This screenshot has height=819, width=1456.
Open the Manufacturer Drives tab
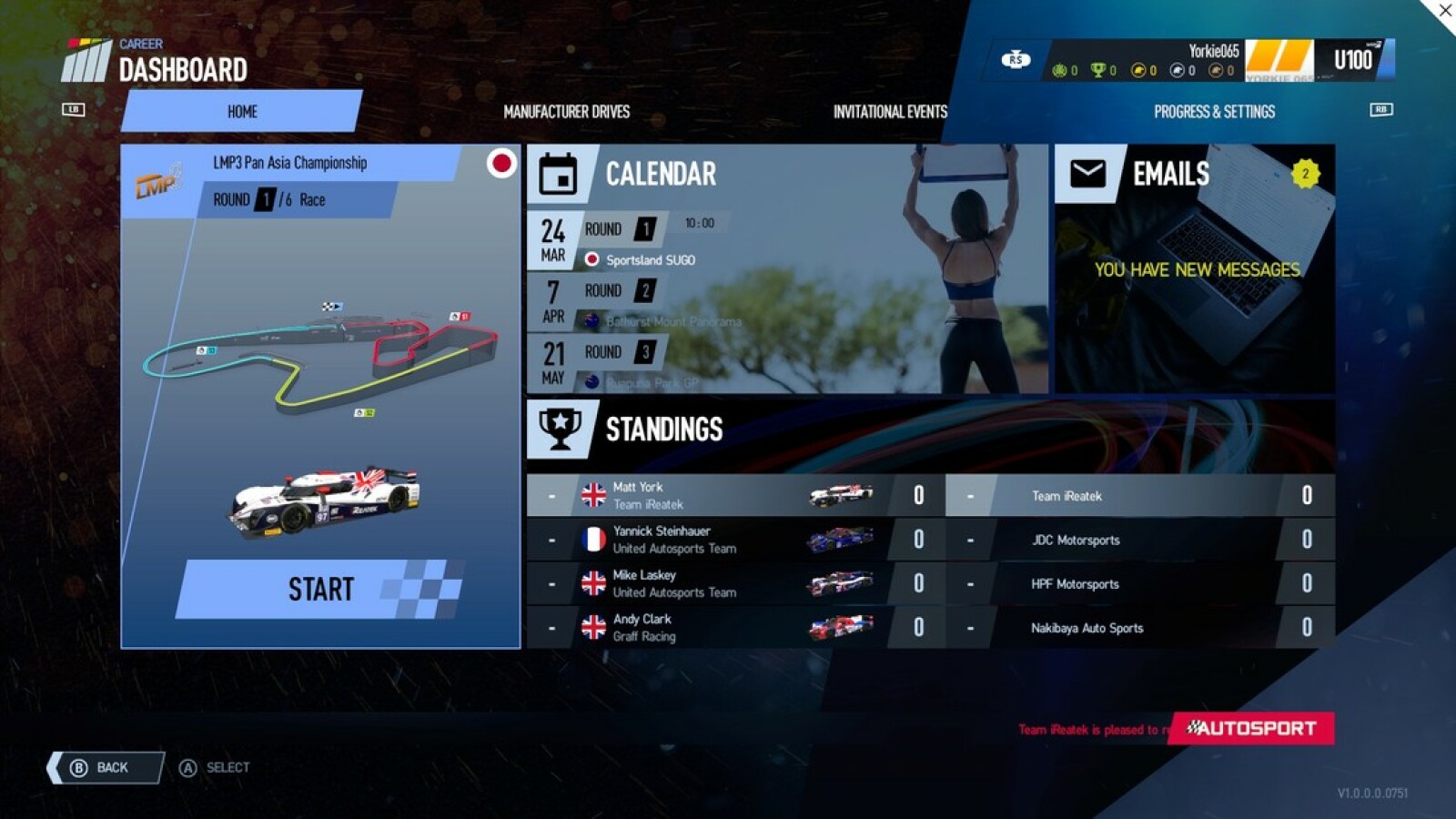pyautogui.click(x=566, y=111)
